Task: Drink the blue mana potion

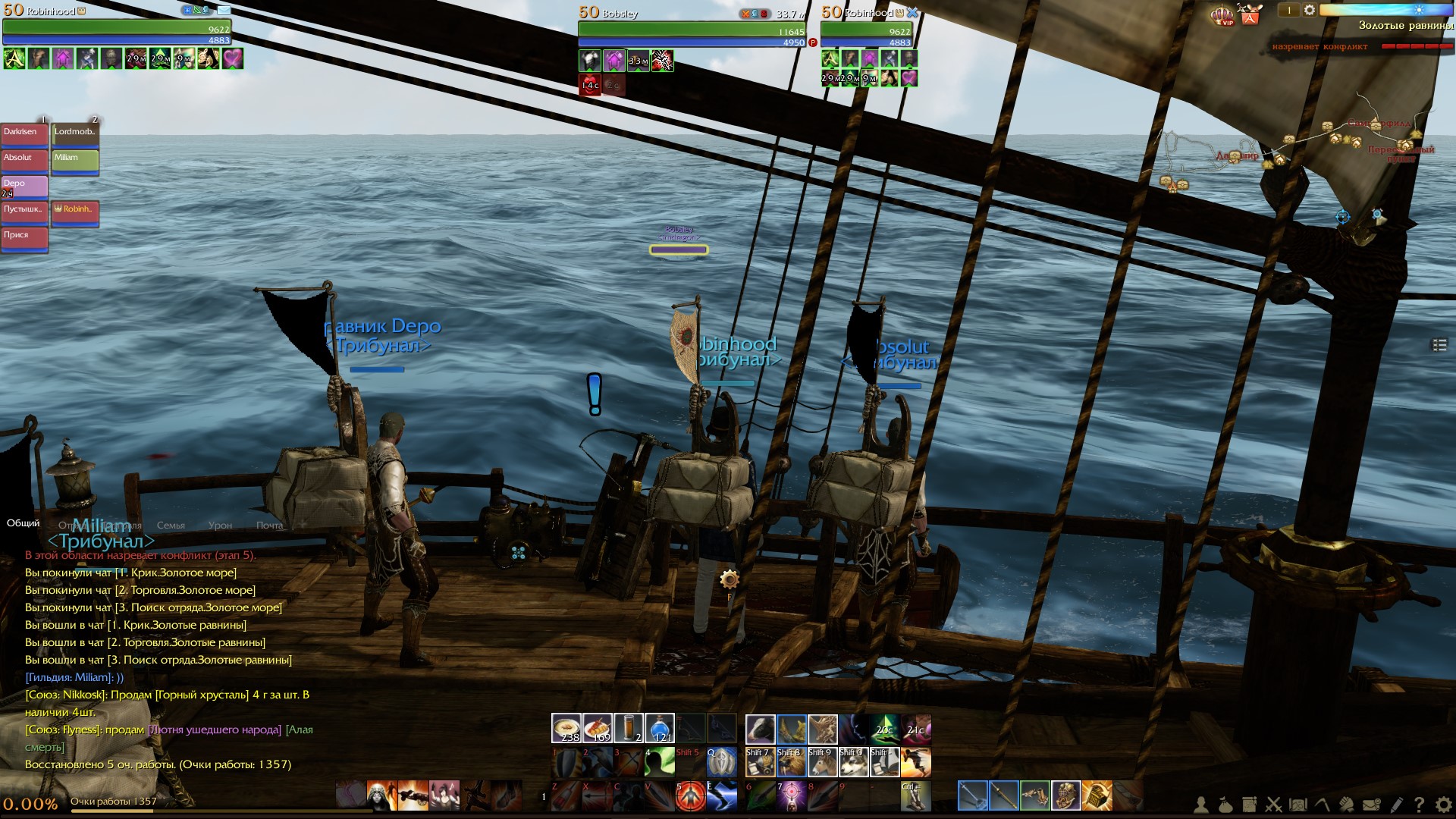Action: [660, 728]
